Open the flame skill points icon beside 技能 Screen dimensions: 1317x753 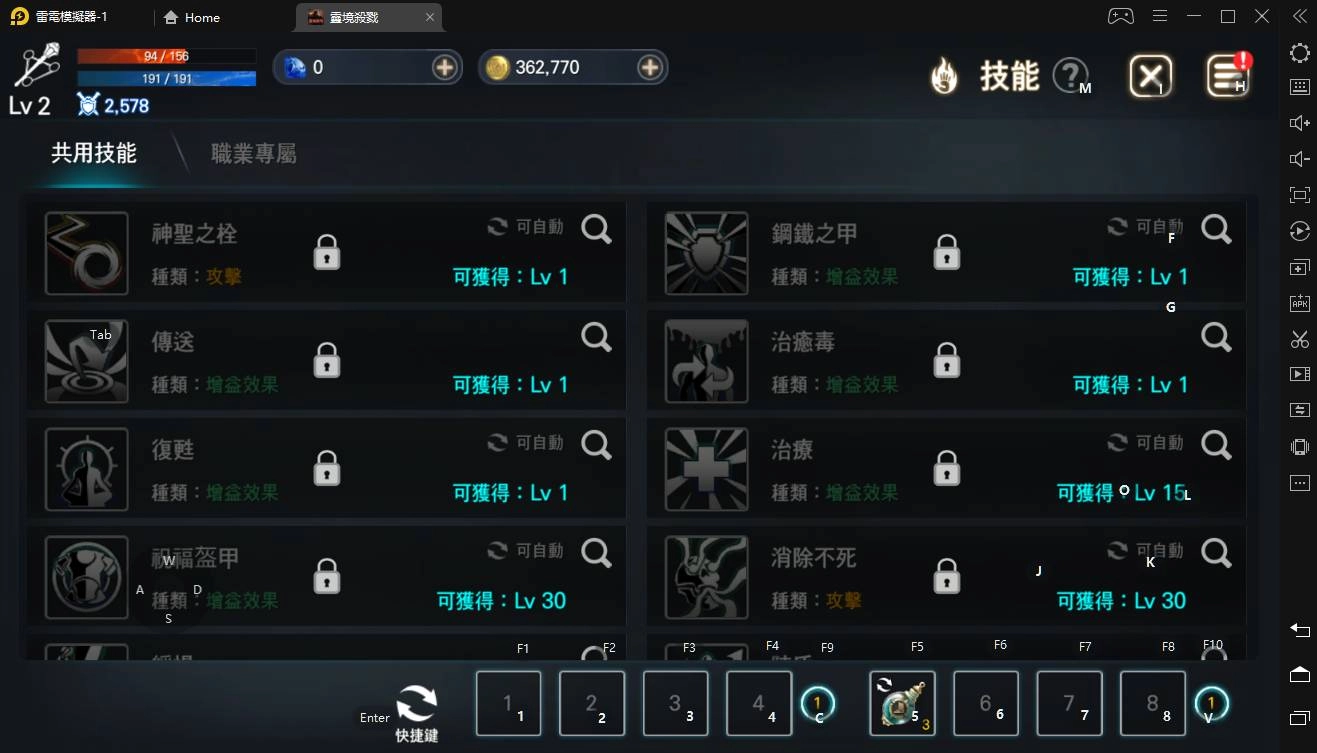(x=941, y=75)
